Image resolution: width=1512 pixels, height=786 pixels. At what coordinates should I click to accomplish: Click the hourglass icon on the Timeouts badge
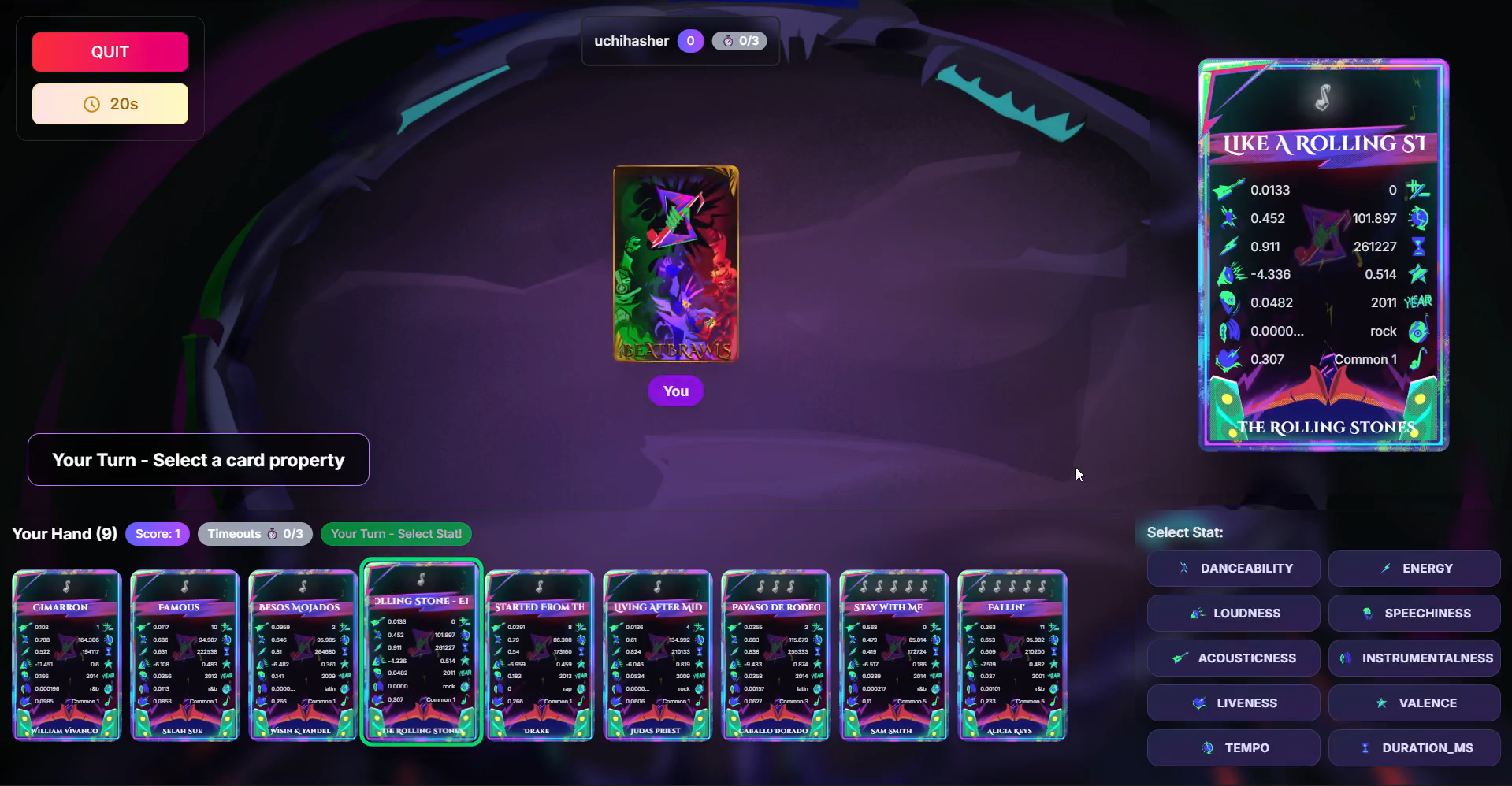[273, 533]
